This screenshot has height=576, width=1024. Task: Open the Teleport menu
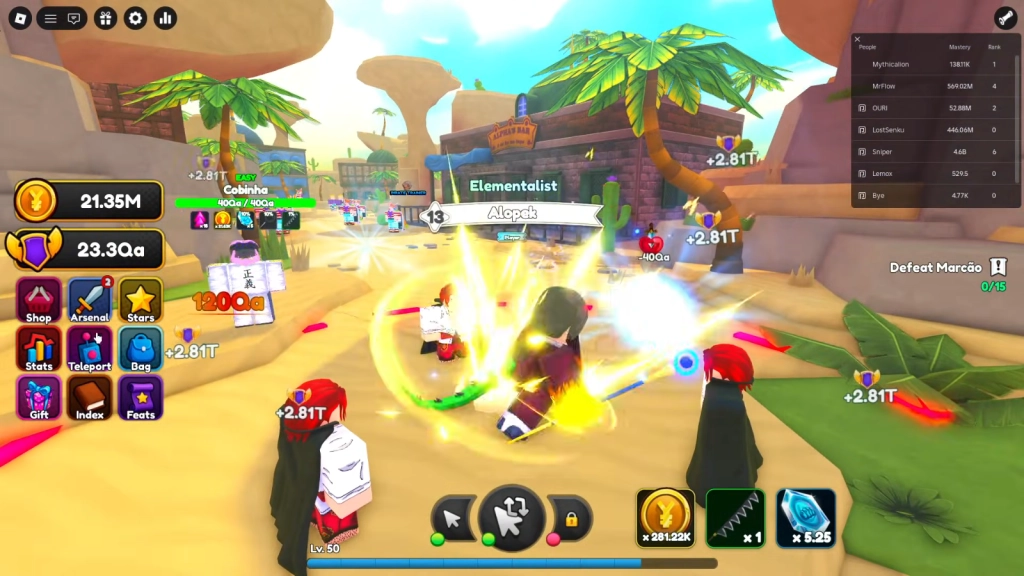(x=89, y=350)
